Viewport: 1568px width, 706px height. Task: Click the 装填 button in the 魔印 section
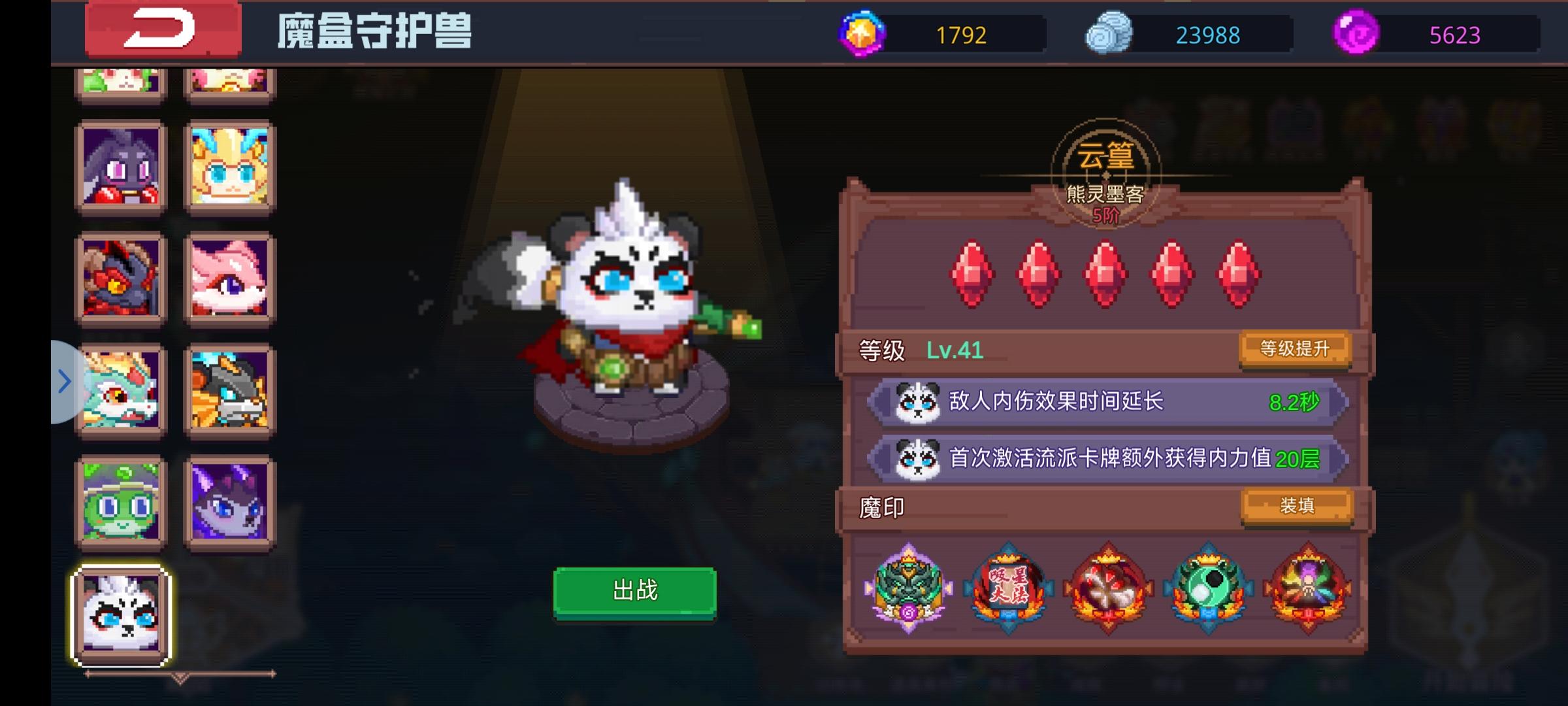[x=1298, y=506]
